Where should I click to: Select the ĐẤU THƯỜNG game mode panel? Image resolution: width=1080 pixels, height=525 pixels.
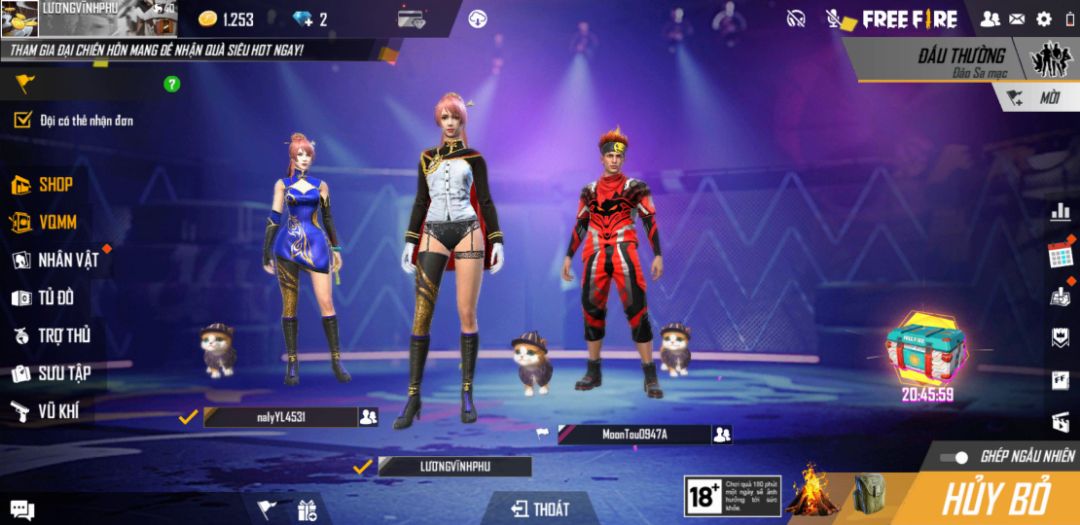(945, 60)
